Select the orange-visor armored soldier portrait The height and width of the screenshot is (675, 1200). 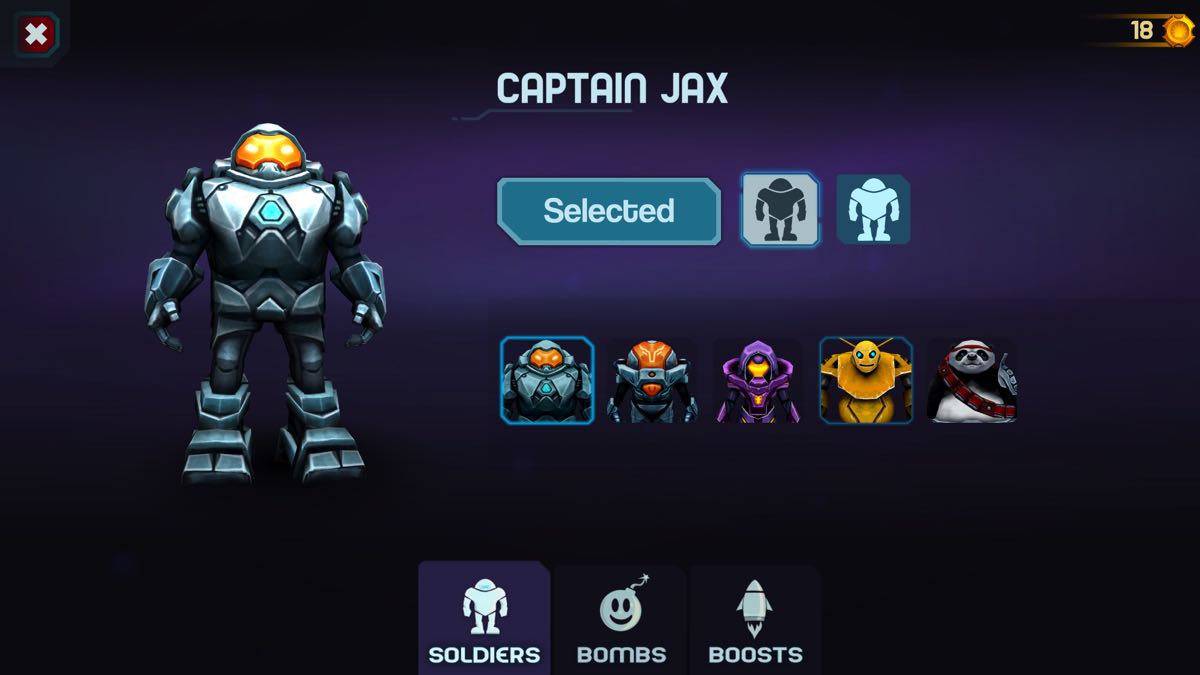click(653, 381)
